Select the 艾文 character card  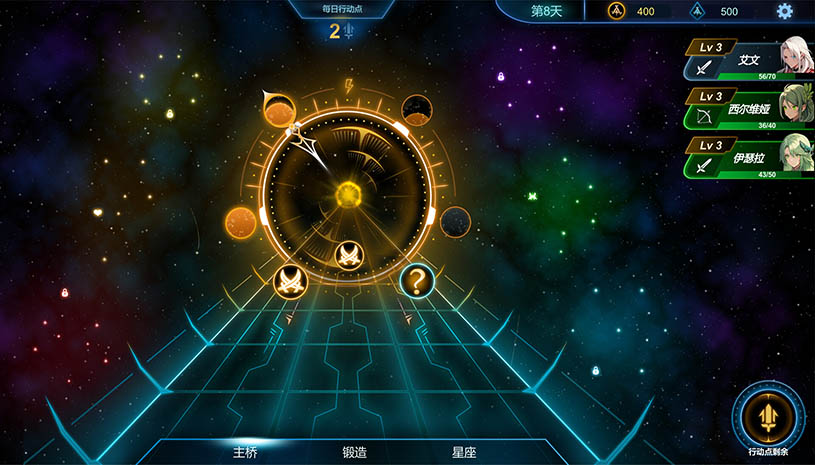click(x=747, y=61)
